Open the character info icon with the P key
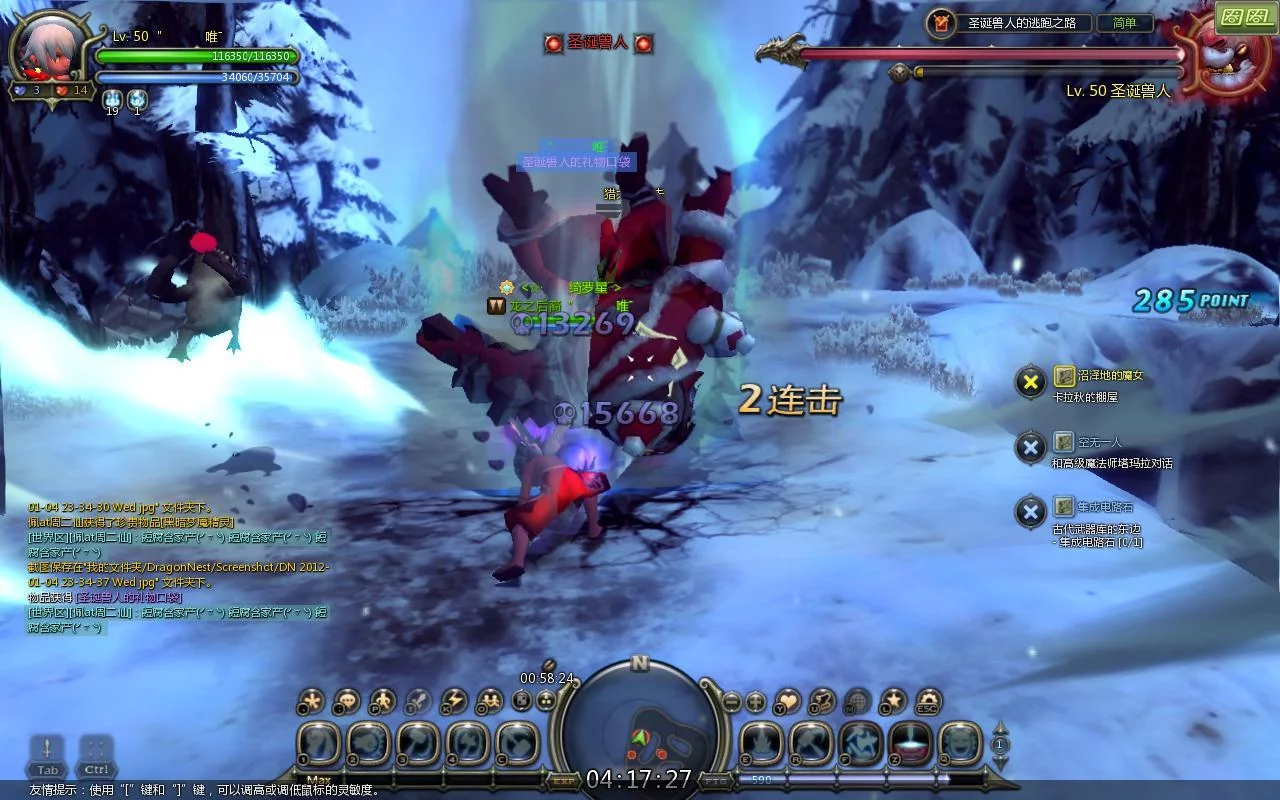The image size is (1280, 800). coord(382,701)
